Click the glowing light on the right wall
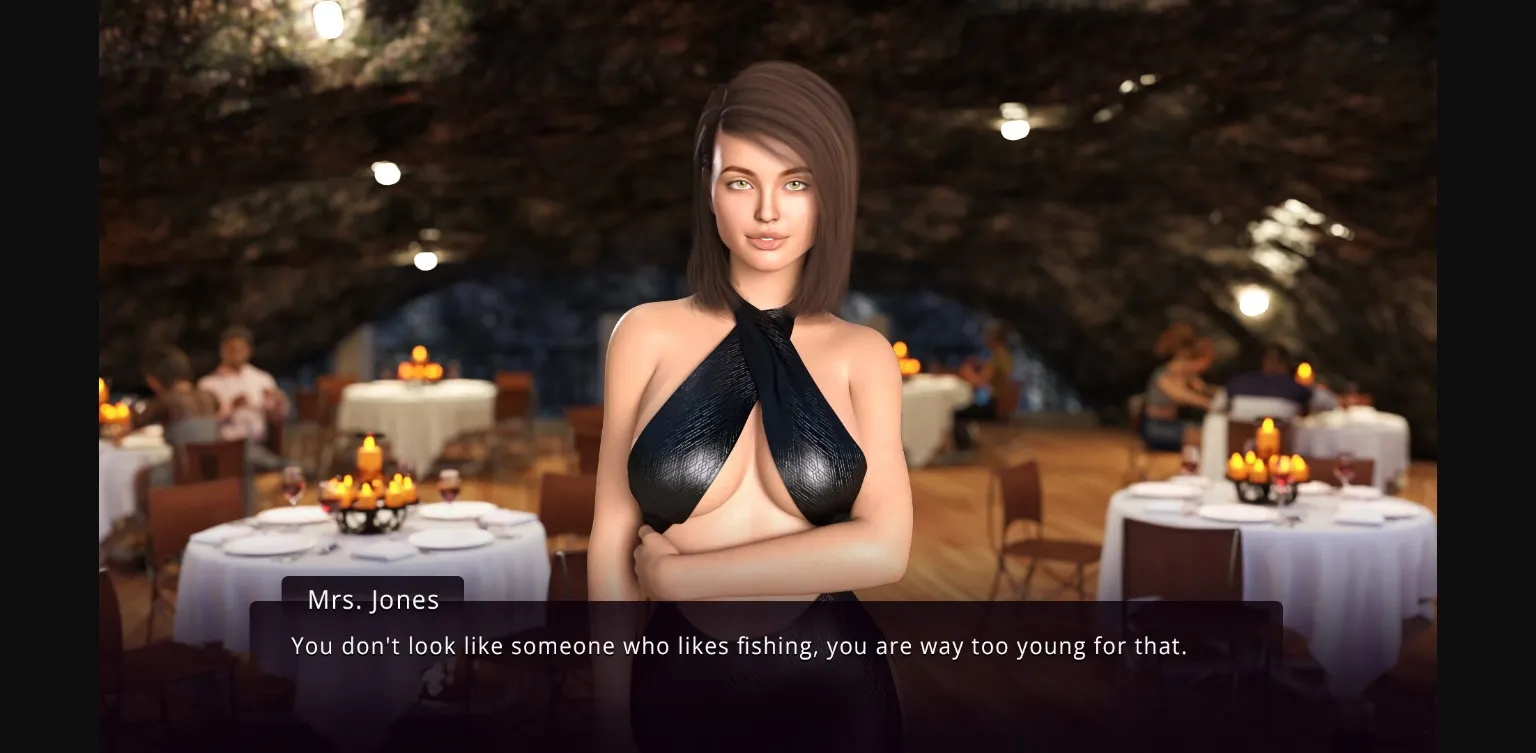Viewport: 1536px width, 753px height. 1253,300
